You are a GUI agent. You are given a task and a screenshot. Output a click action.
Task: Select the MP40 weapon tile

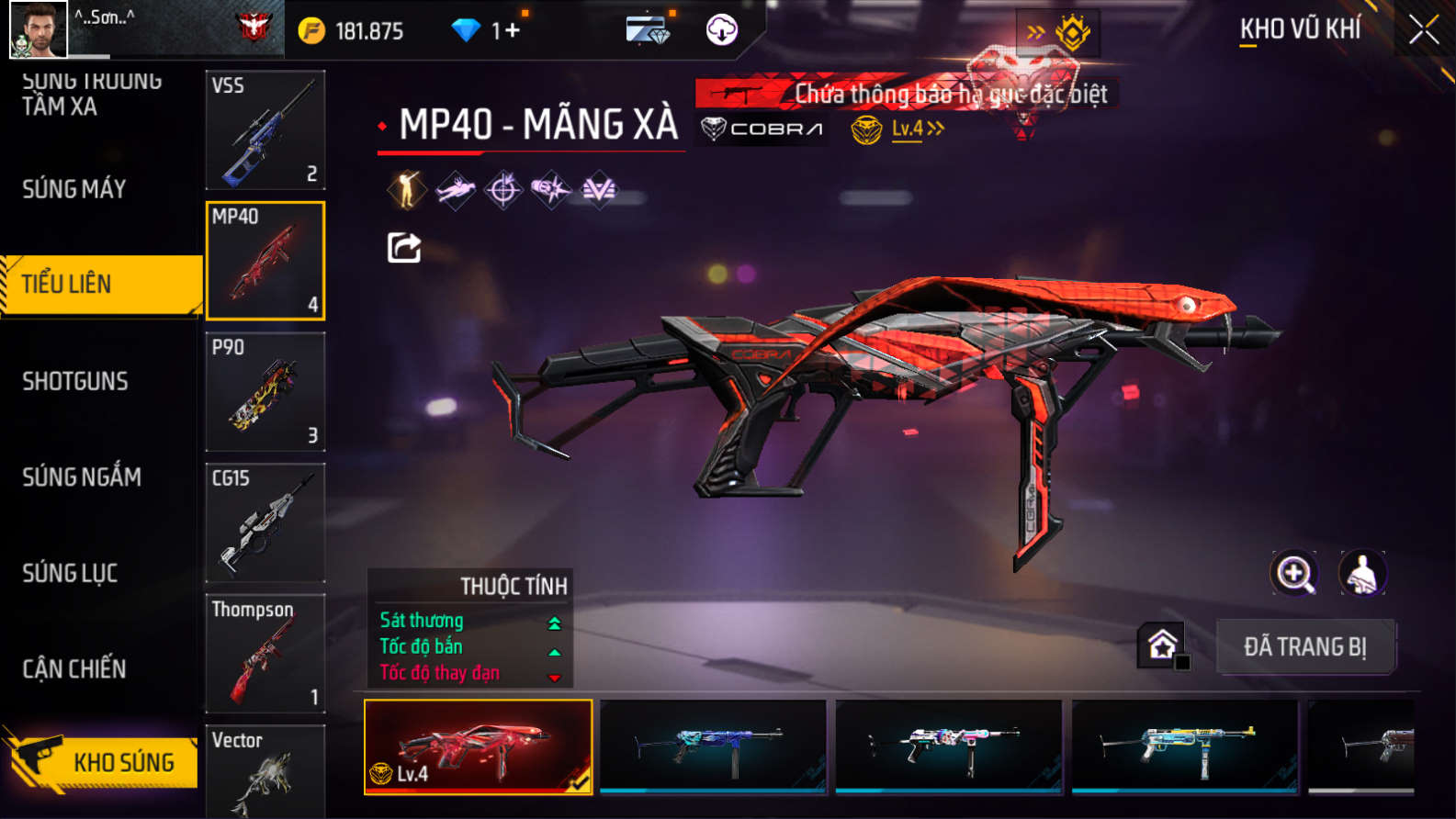click(x=265, y=261)
